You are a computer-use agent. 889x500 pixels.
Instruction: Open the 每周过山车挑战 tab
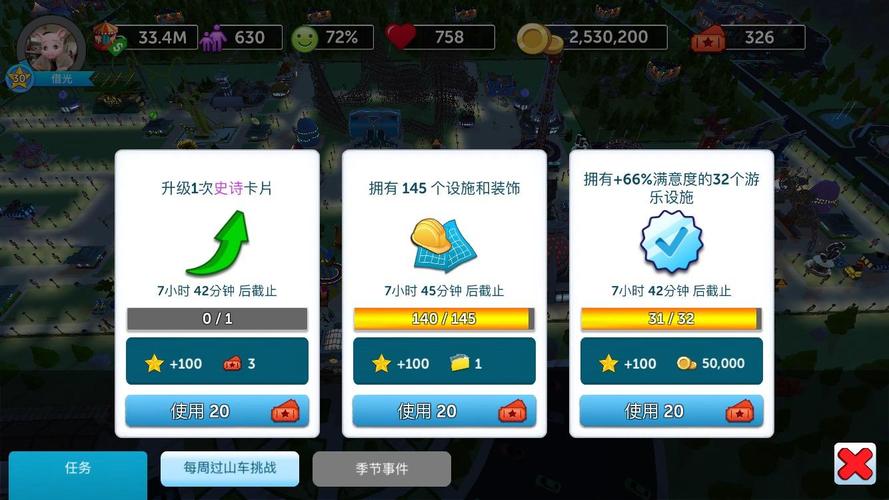coord(229,469)
